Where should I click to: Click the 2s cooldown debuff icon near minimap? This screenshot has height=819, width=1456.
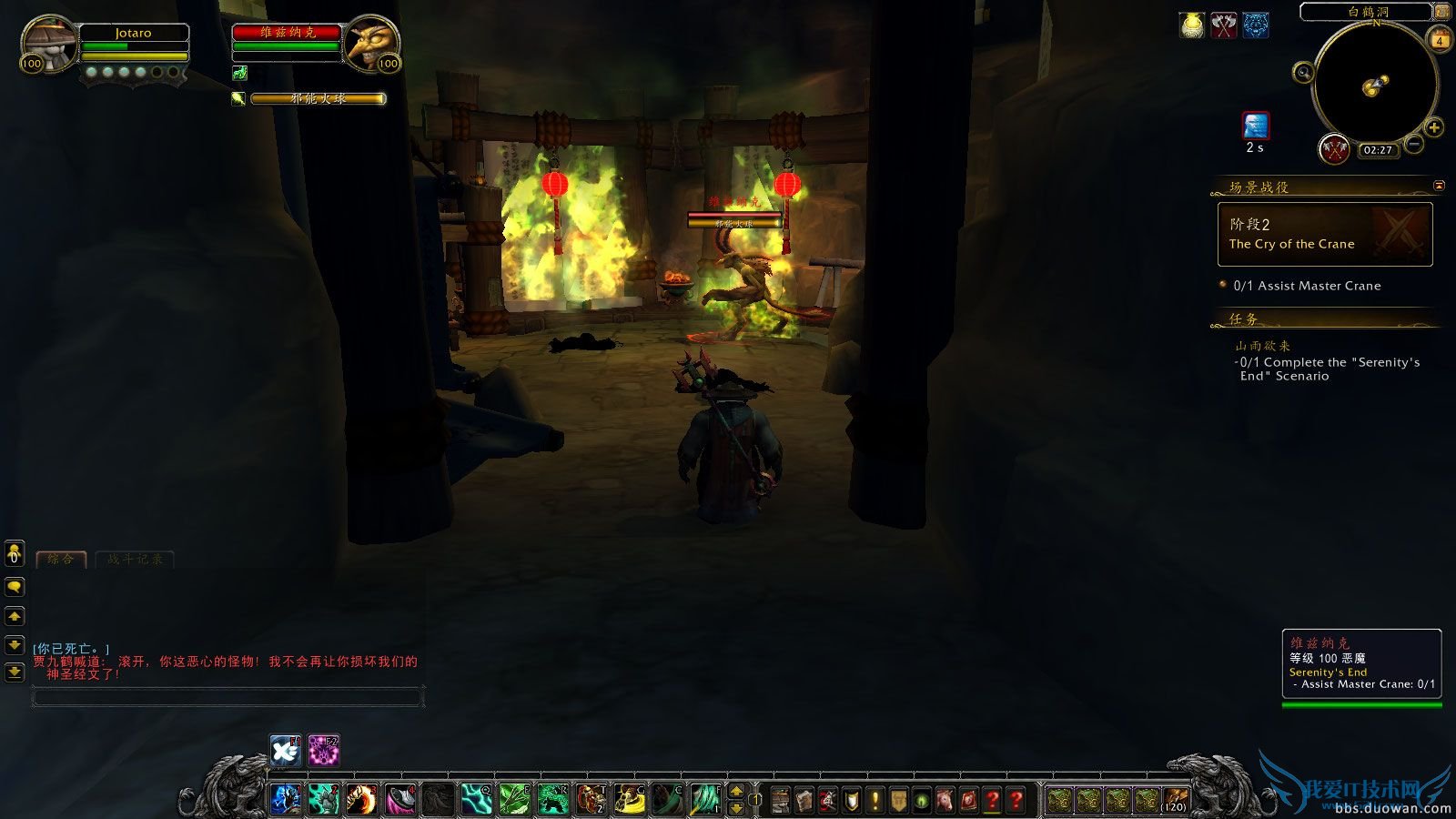tap(1256, 126)
